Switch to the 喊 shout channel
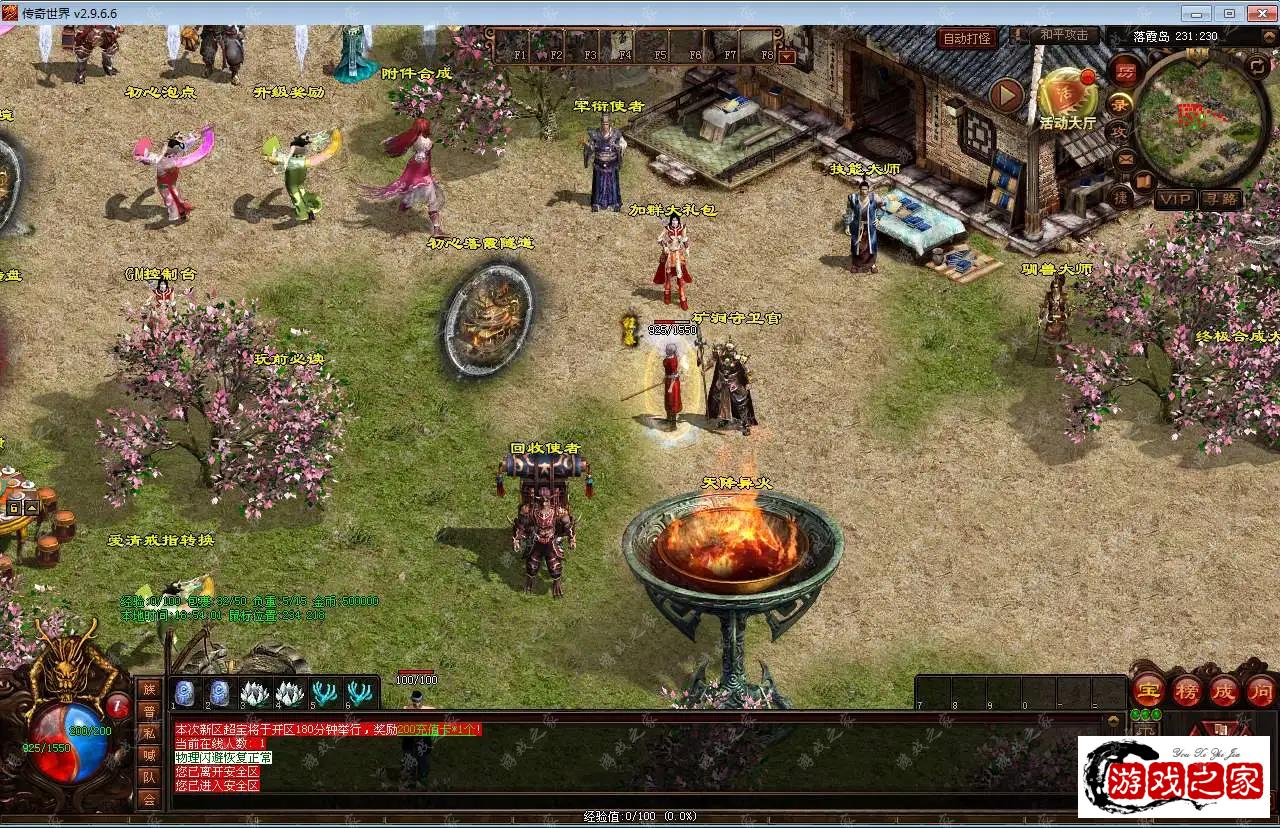 click(149, 755)
